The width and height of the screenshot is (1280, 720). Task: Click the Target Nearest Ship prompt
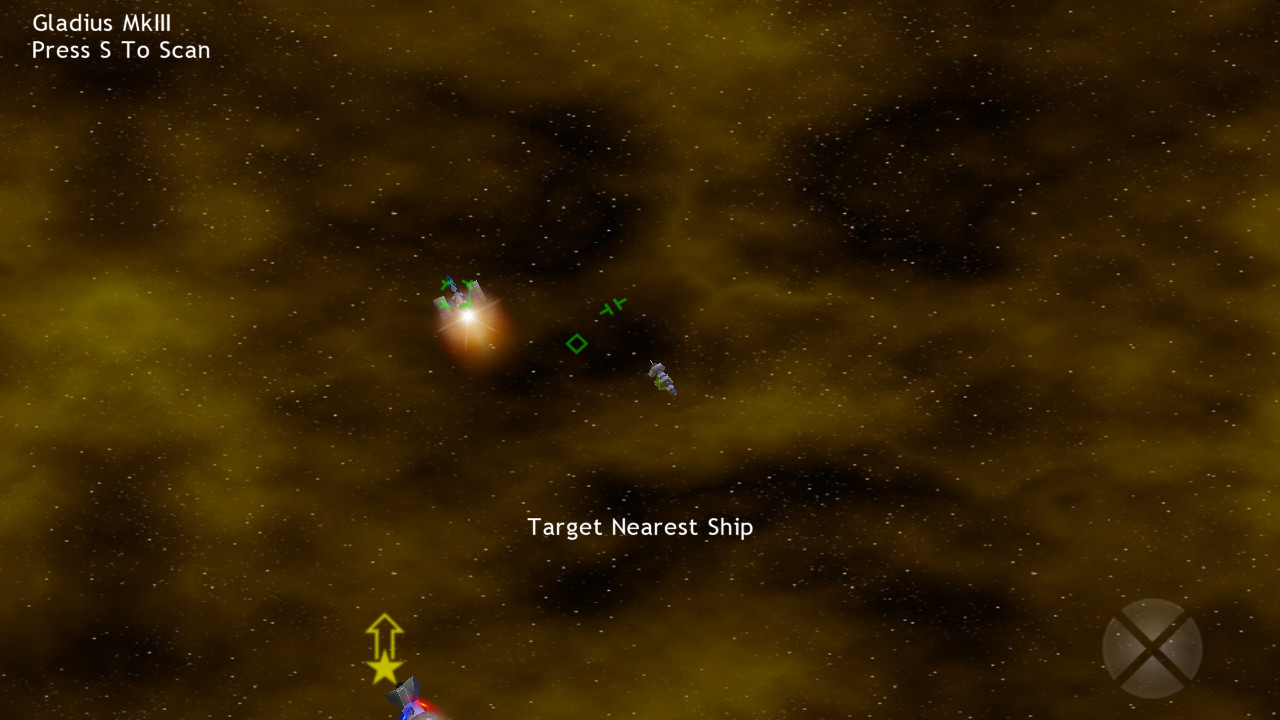coord(641,527)
